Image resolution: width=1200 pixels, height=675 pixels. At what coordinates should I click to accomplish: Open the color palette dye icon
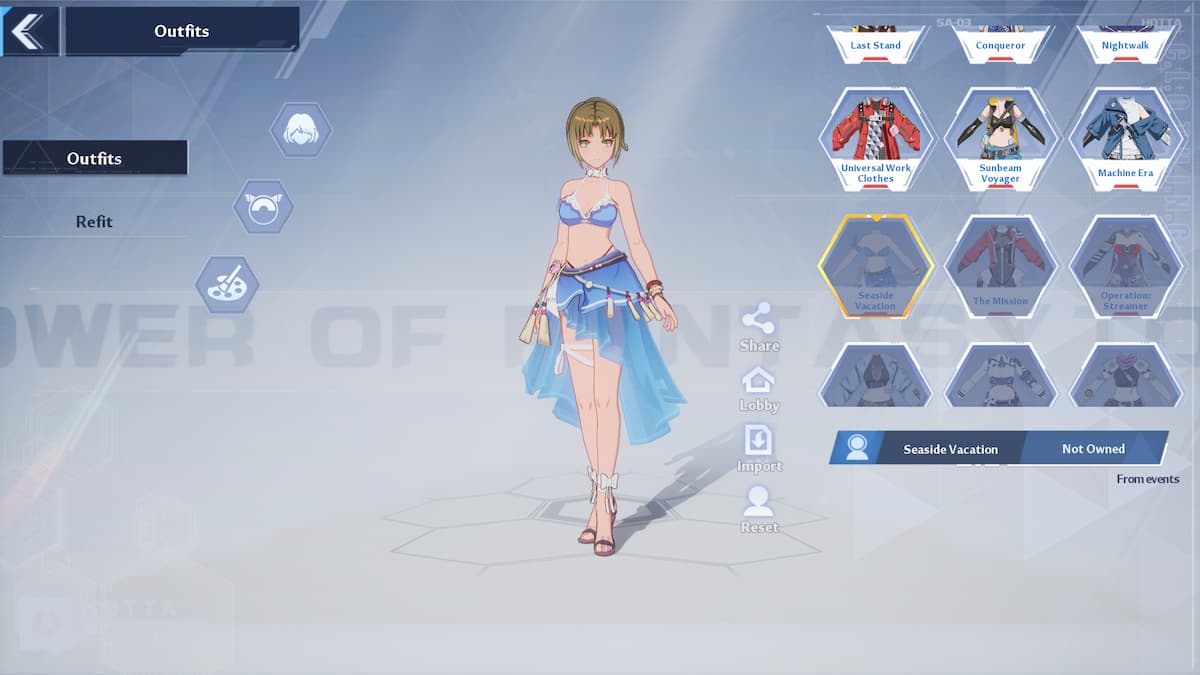[x=227, y=284]
